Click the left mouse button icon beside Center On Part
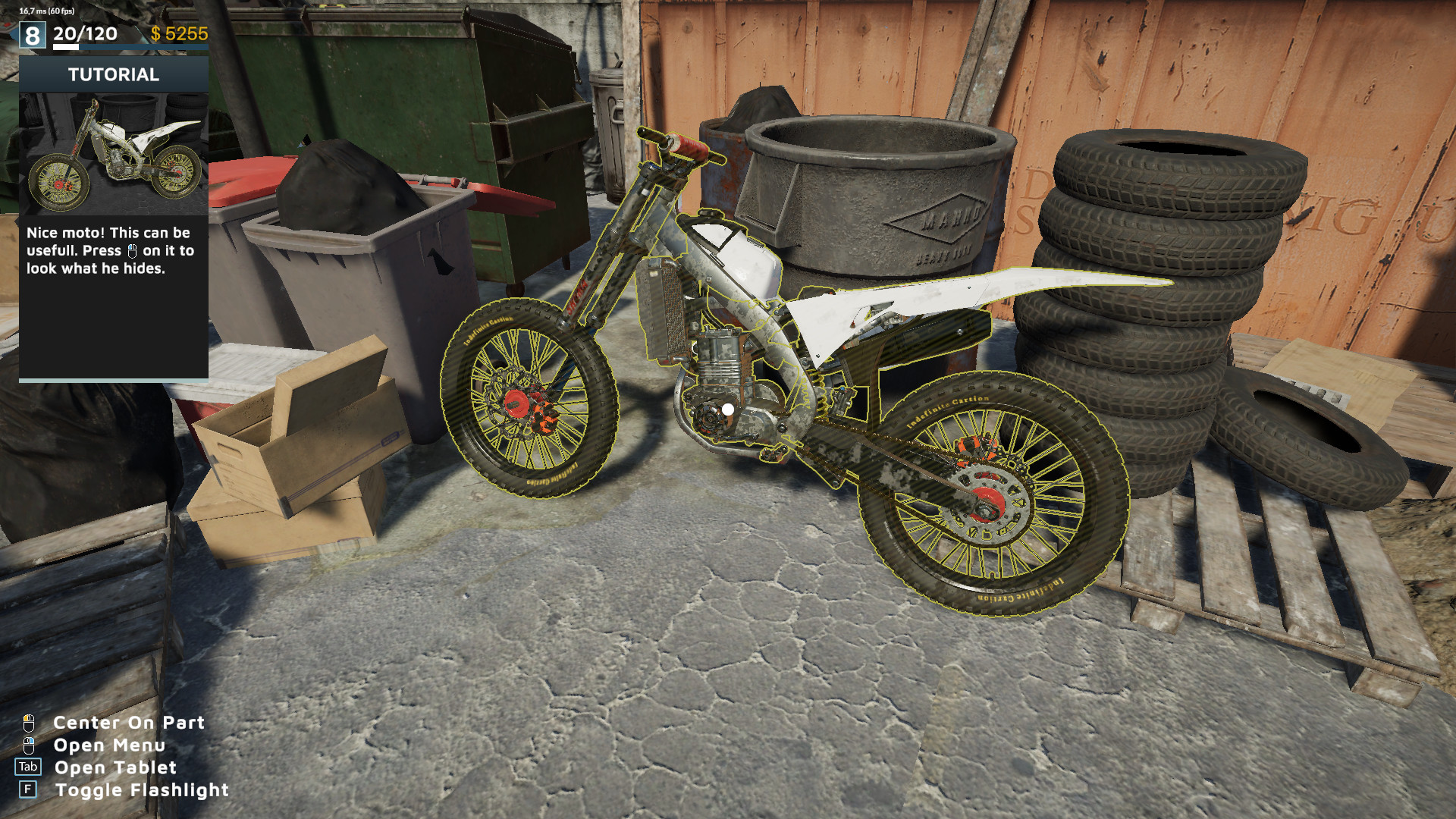The height and width of the screenshot is (819, 1456). tap(29, 723)
